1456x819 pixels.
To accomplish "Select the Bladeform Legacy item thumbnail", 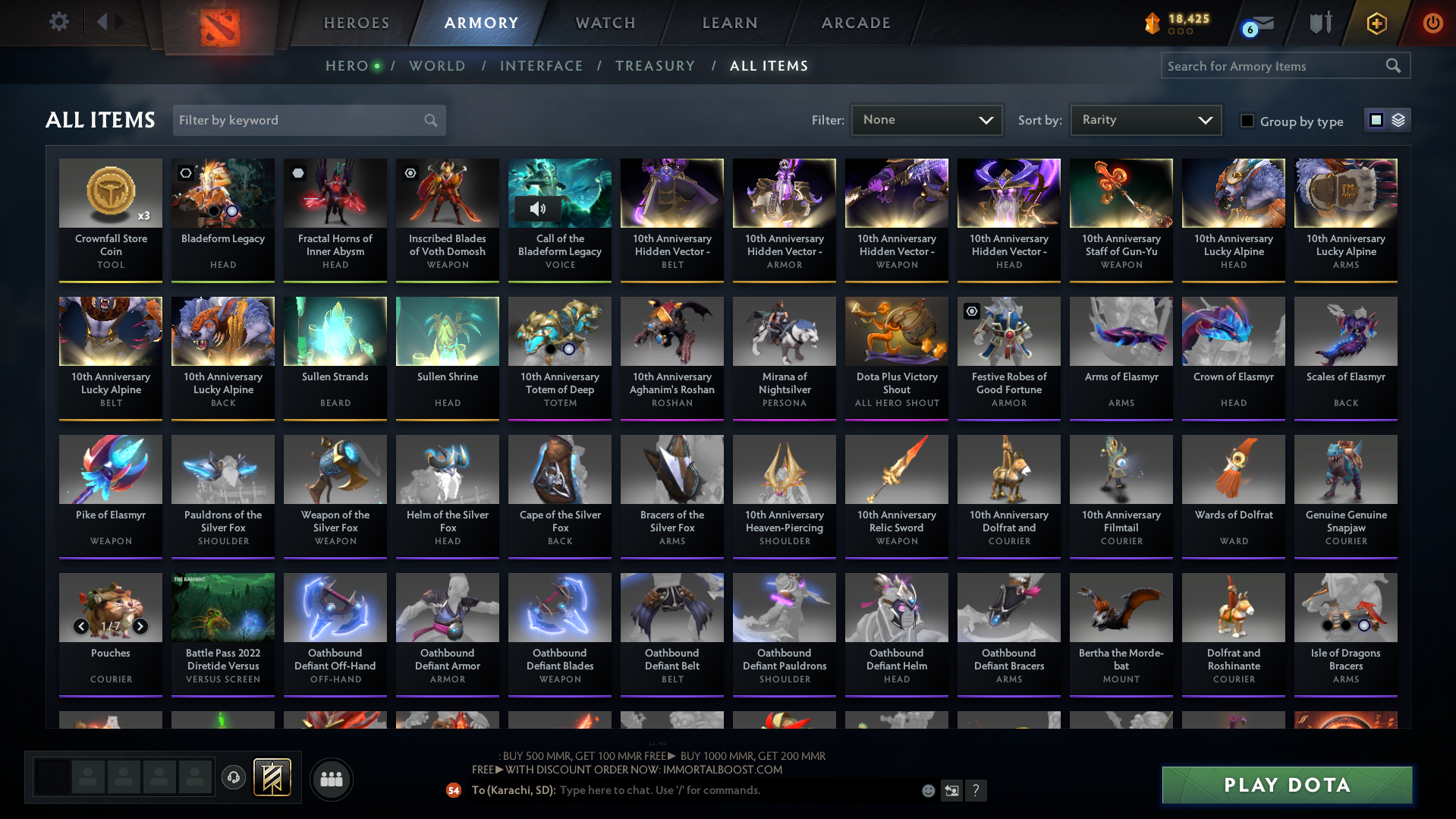I will tap(222, 193).
